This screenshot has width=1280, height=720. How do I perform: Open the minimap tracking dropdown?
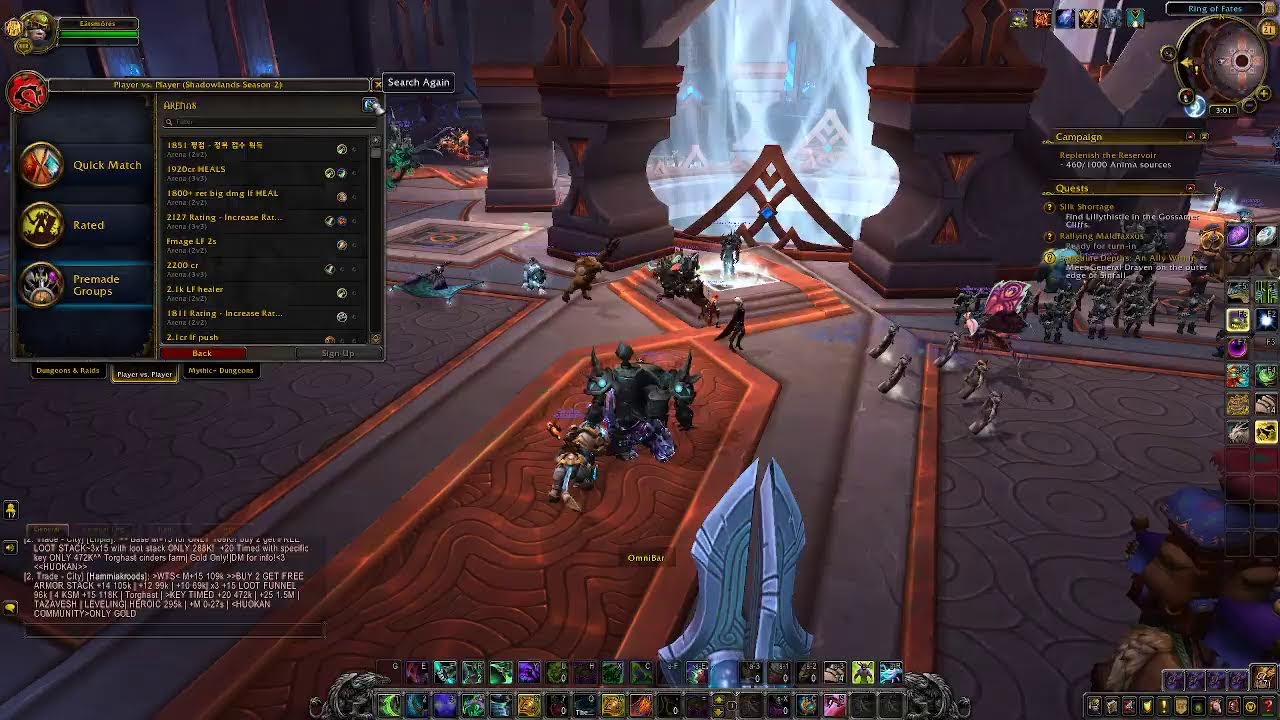[1168, 53]
